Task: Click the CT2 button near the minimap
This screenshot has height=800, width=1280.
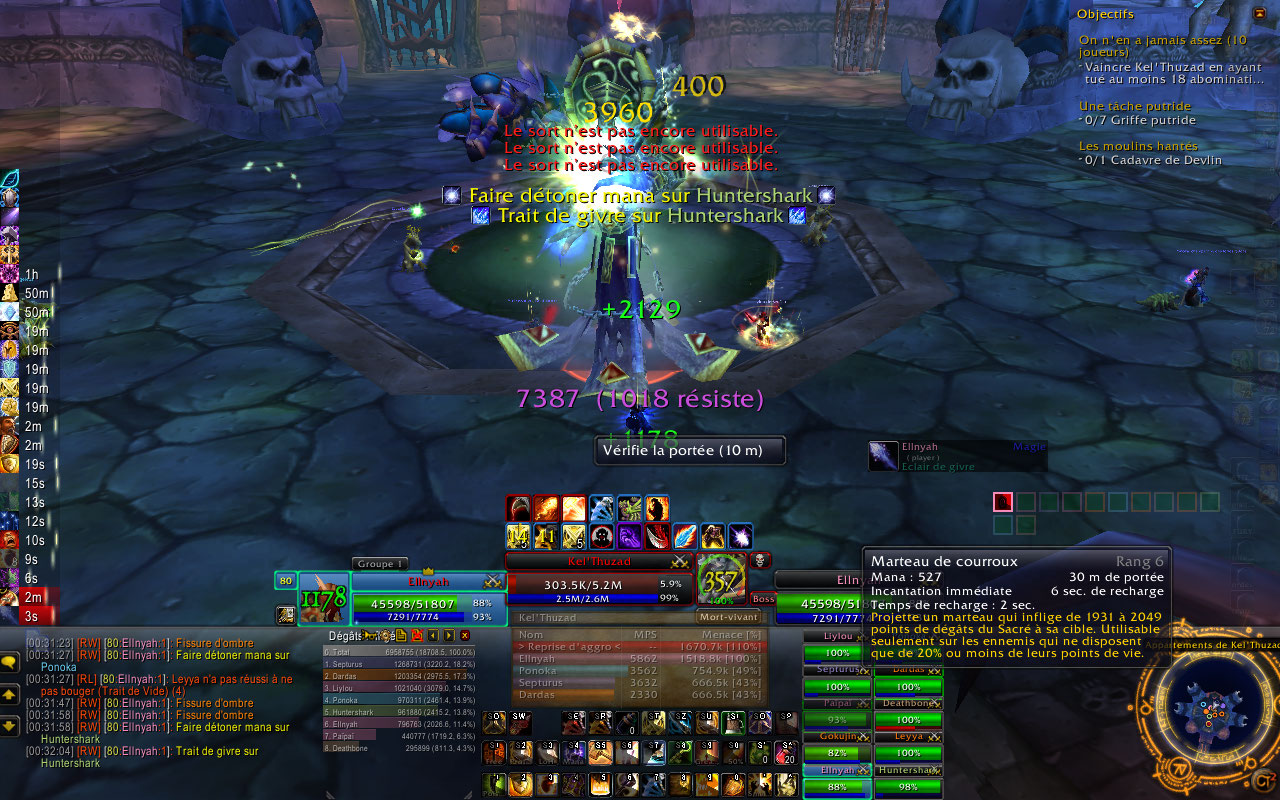Action: pos(1264,779)
